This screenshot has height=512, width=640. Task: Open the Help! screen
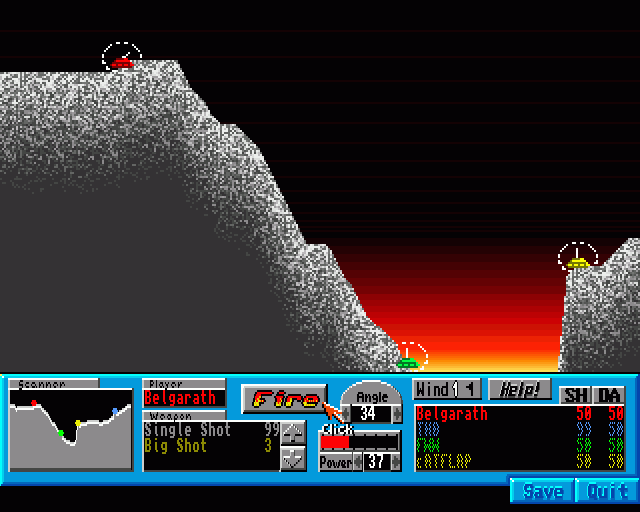click(520, 389)
